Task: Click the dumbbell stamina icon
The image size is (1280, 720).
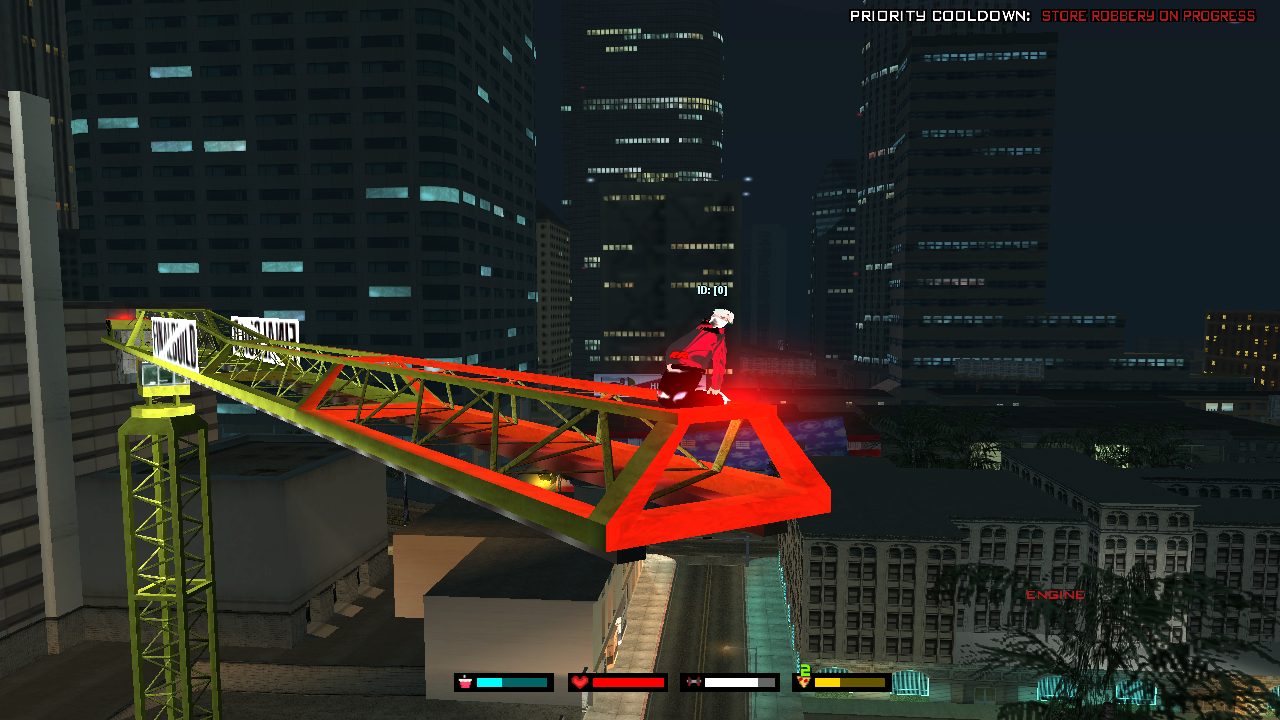Action: pyautogui.click(x=692, y=683)
